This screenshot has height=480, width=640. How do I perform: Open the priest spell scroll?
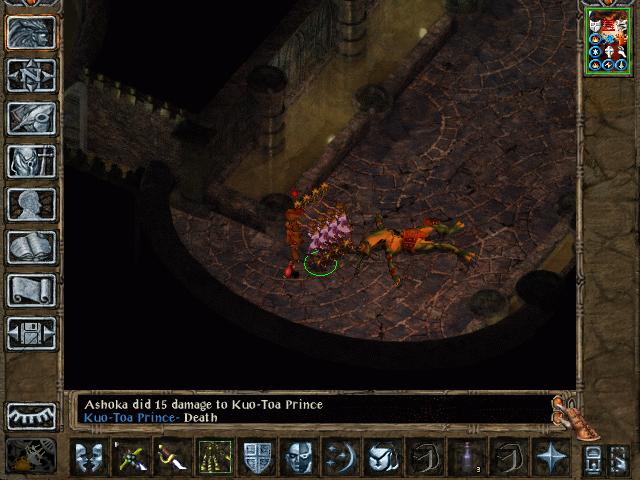coord(31,290)
